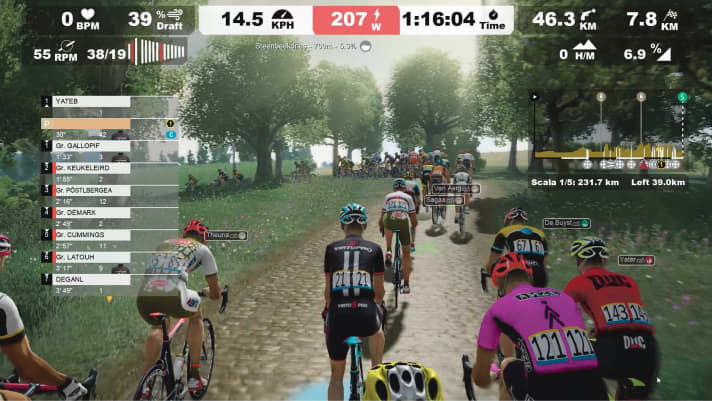This screenshot has width=712, height=401.
Task: Click the green finish marker on profile
Action: point(682,97)
